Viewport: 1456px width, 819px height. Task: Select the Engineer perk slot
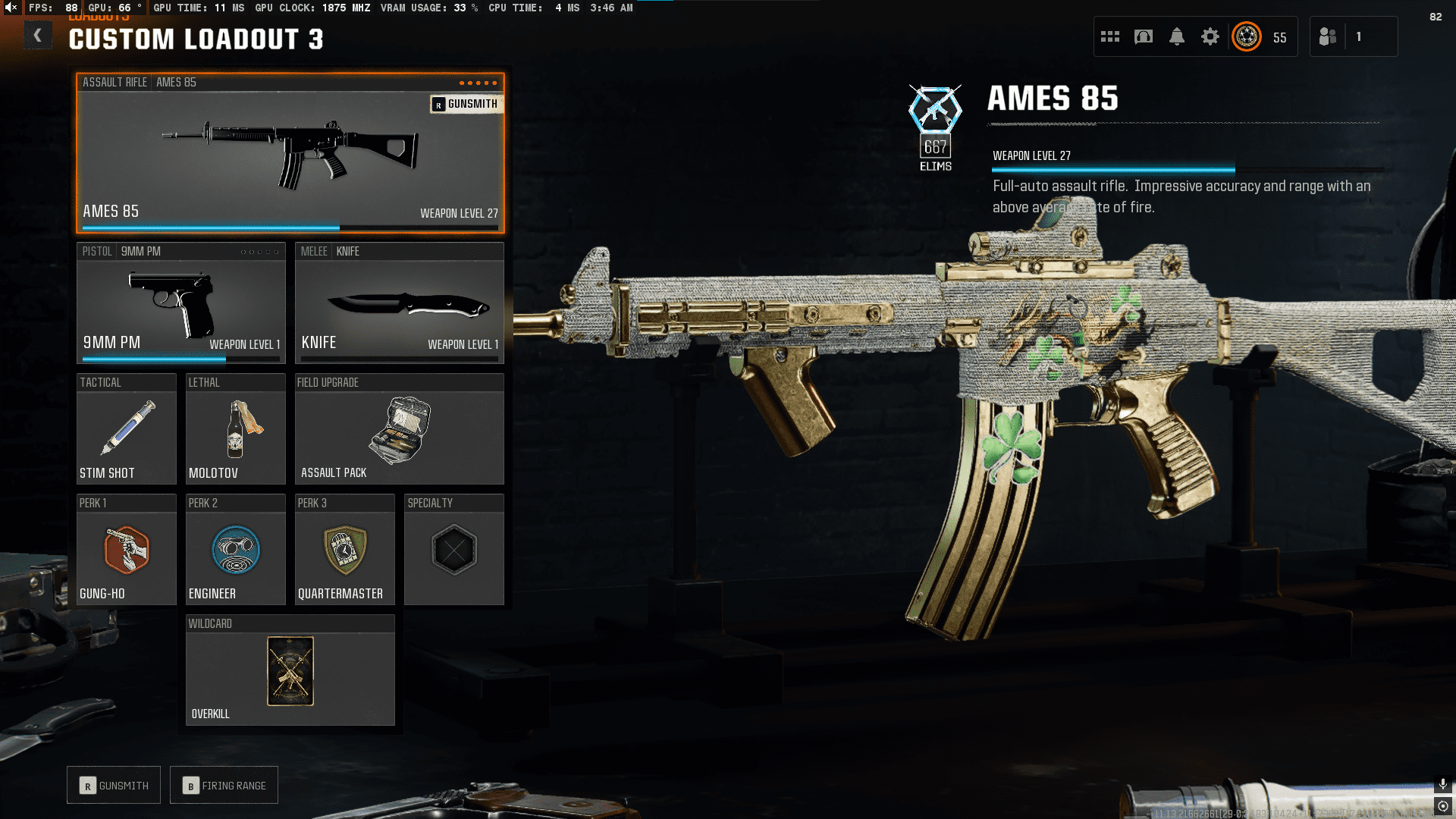[x=235, y=550]
